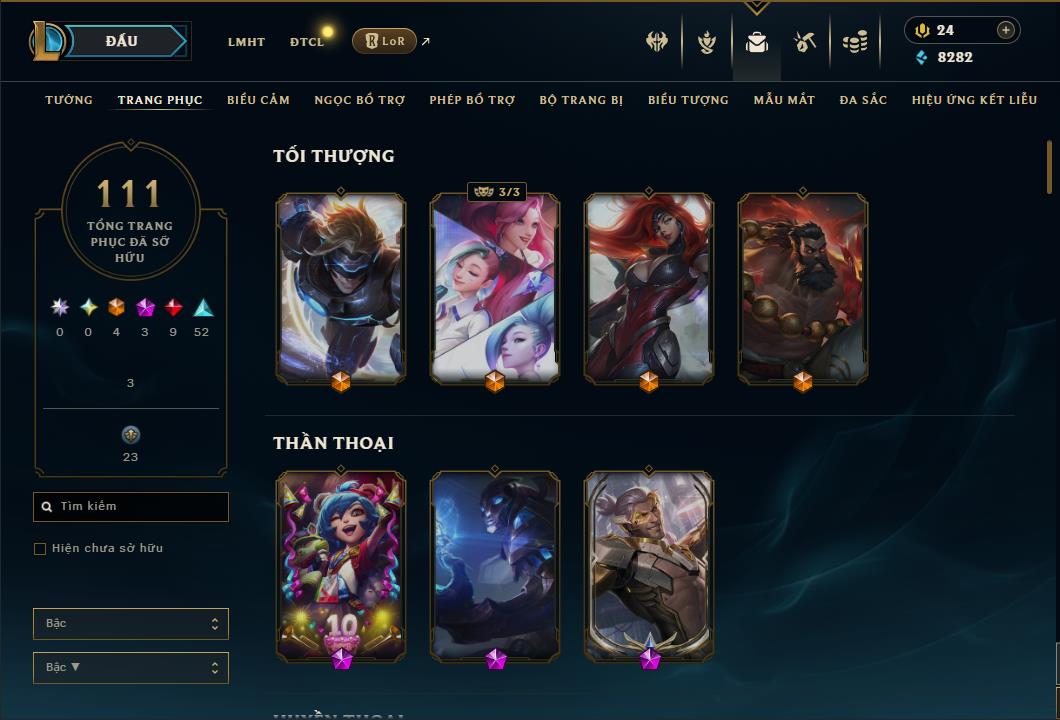
Task: Click the ĐẤU play button
Action: coord(122,41)
